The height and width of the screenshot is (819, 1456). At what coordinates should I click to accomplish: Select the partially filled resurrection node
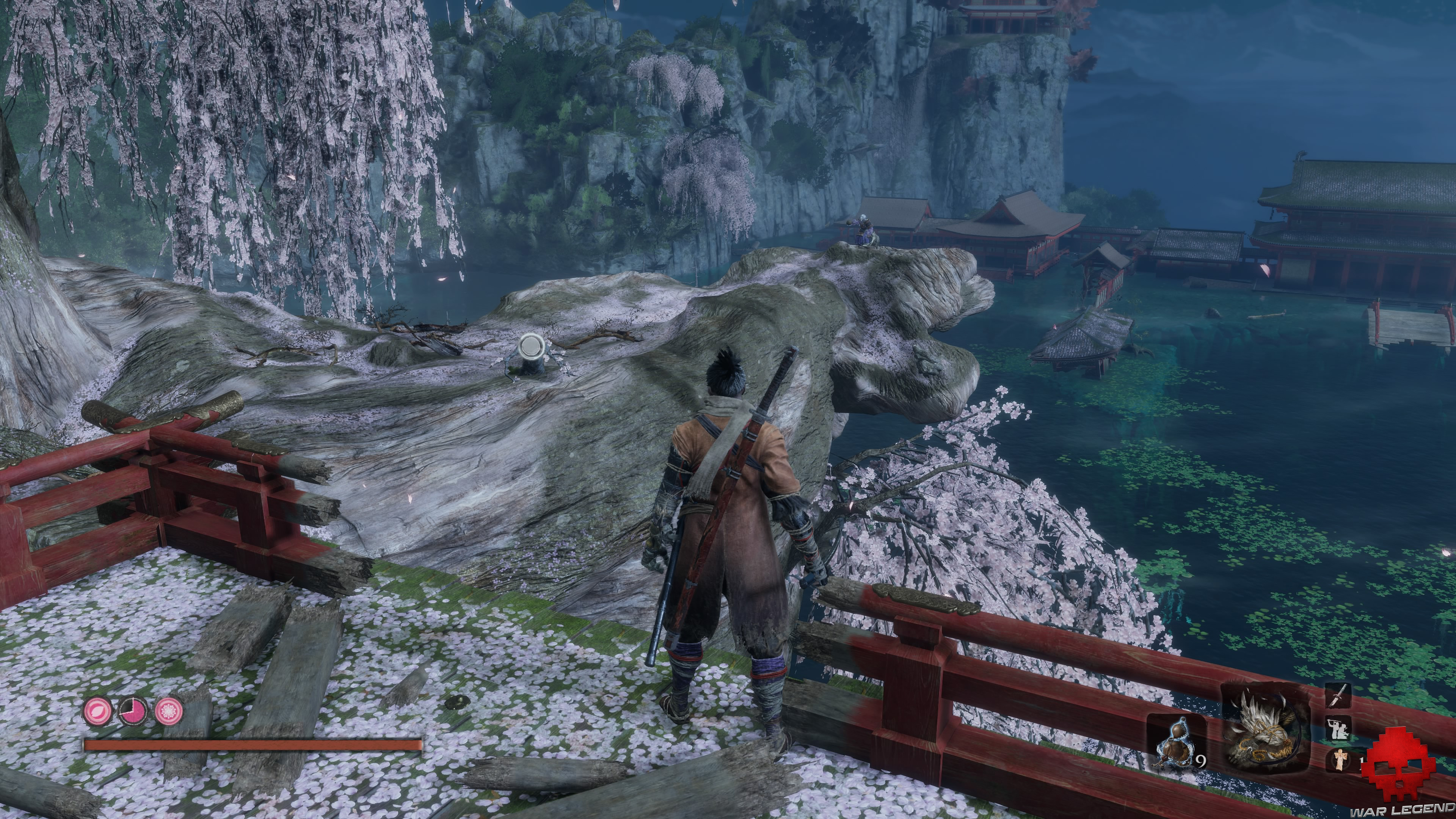(x=133, y=711)
